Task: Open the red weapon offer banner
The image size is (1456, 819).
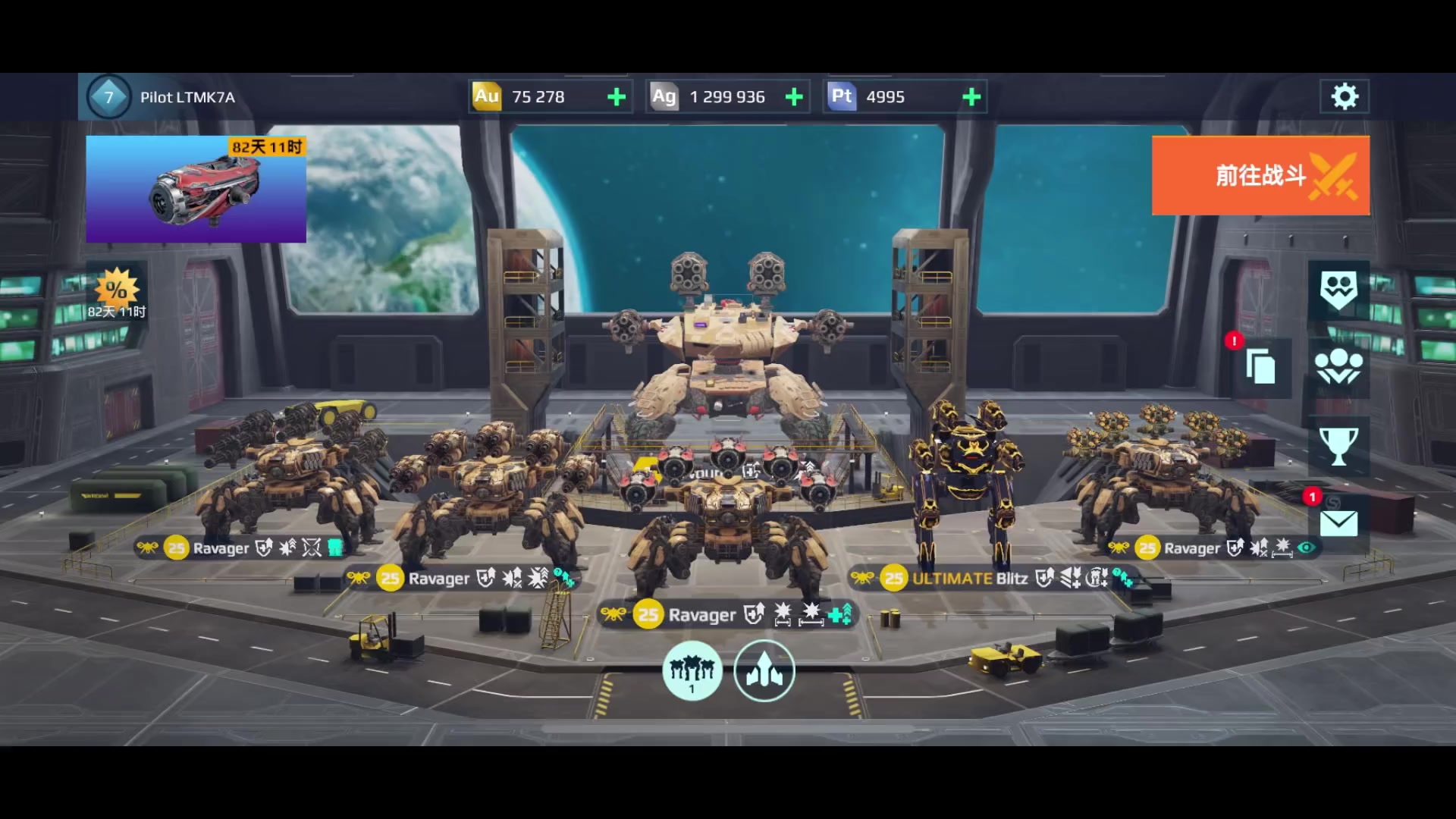Action: pyautogui.click(x=196, y=189)
